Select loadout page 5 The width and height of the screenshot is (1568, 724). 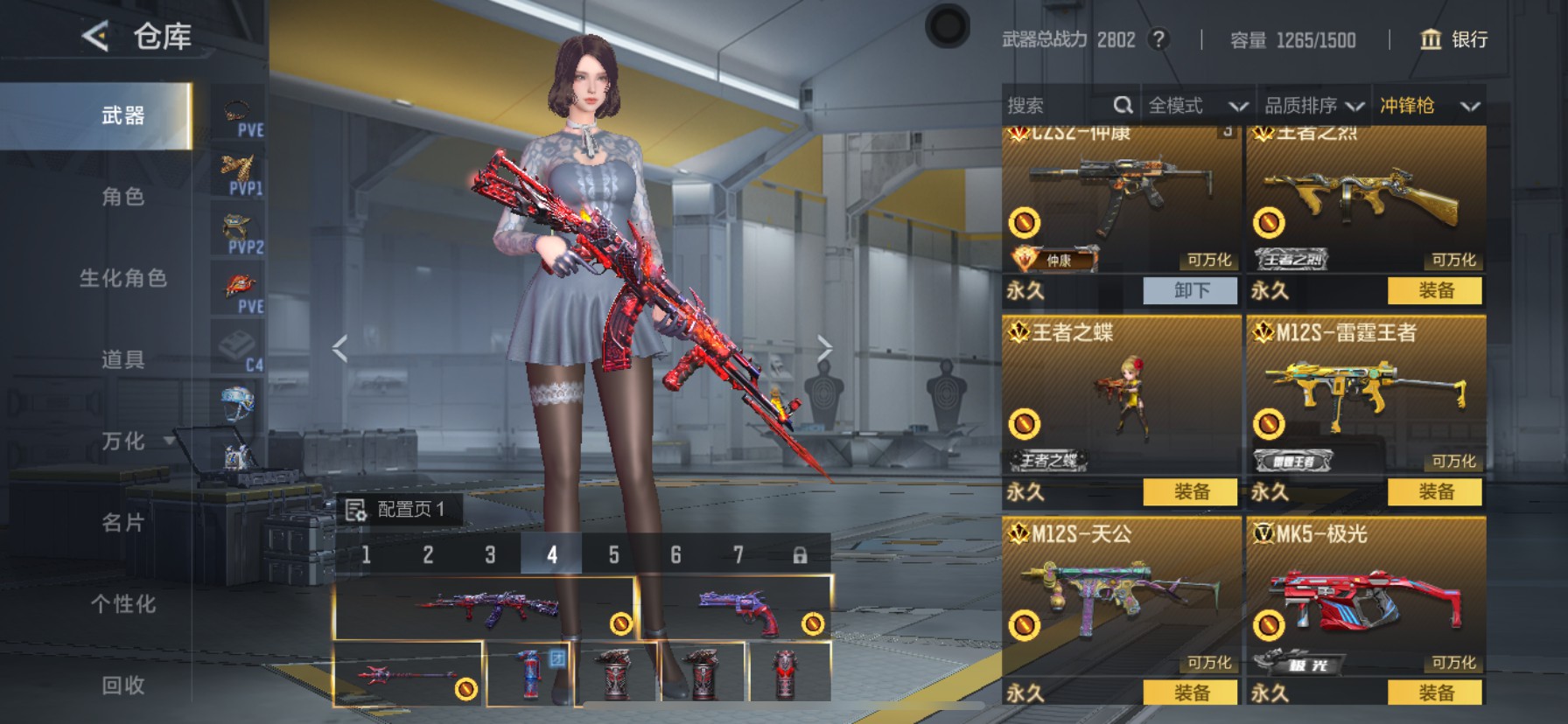[x=613, y=554]
